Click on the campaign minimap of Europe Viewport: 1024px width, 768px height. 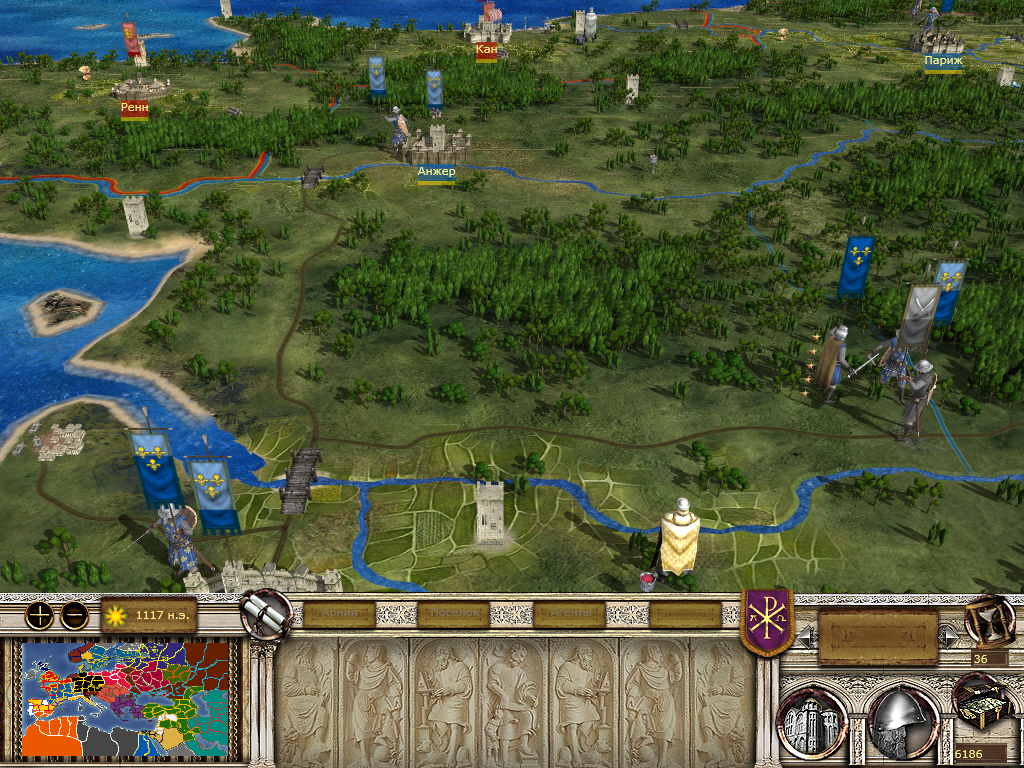tap(127, 698)
